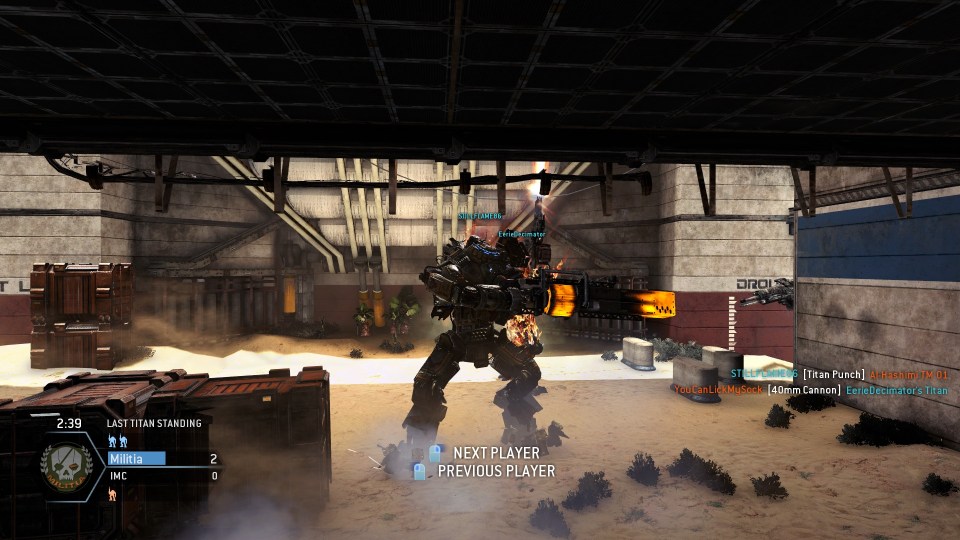Click the Militia skull faction emblem

(x=67, y=467)
